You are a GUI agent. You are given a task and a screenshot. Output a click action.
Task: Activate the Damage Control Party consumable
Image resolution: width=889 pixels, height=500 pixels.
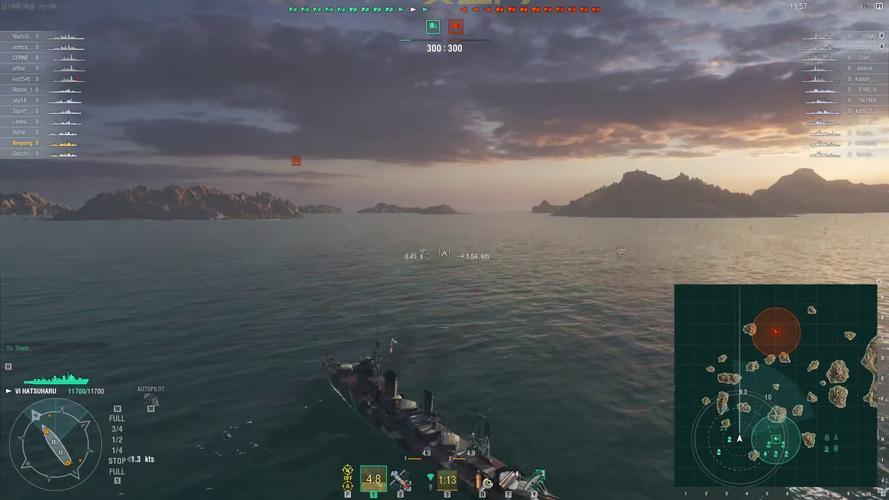tap(486, 482)
